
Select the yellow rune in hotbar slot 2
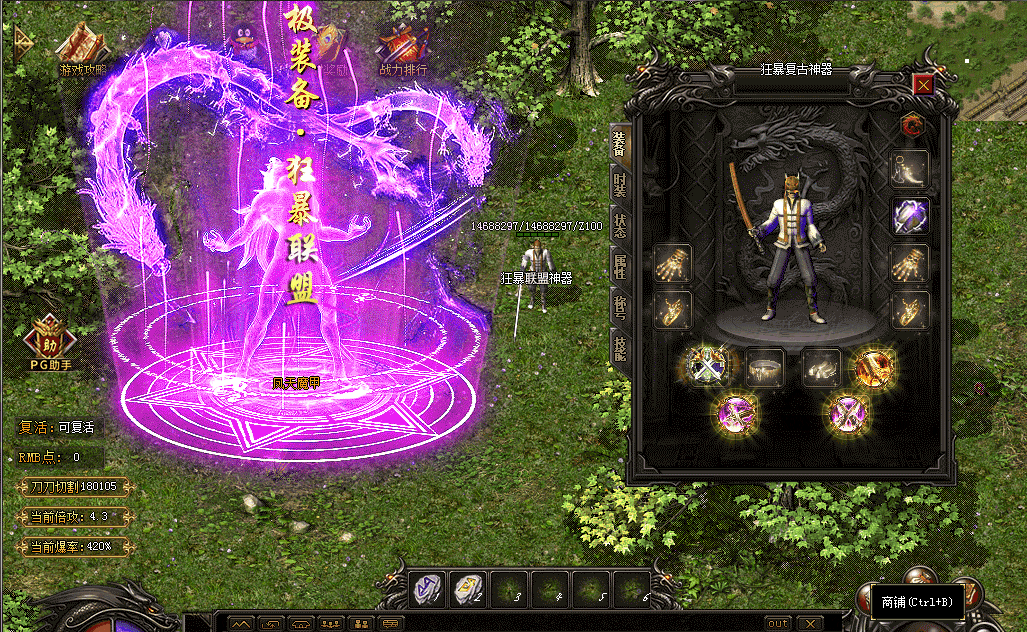467,589
